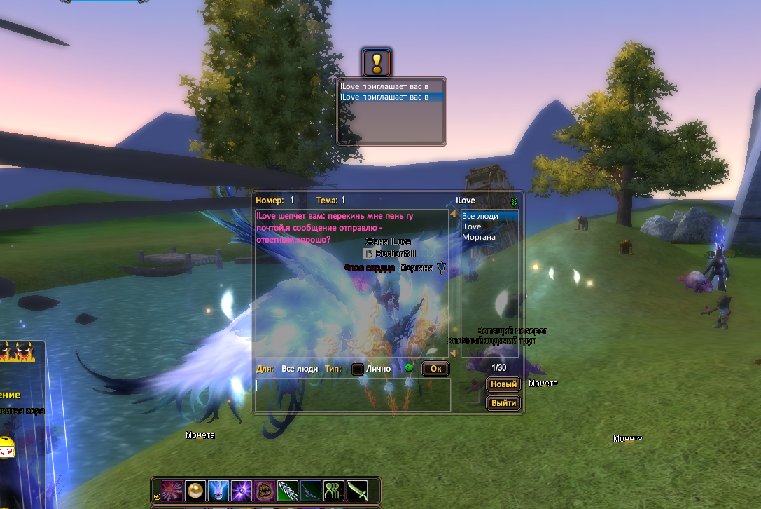
Task: Confirm the message with the Ок button
Action: tap(435, 368)
